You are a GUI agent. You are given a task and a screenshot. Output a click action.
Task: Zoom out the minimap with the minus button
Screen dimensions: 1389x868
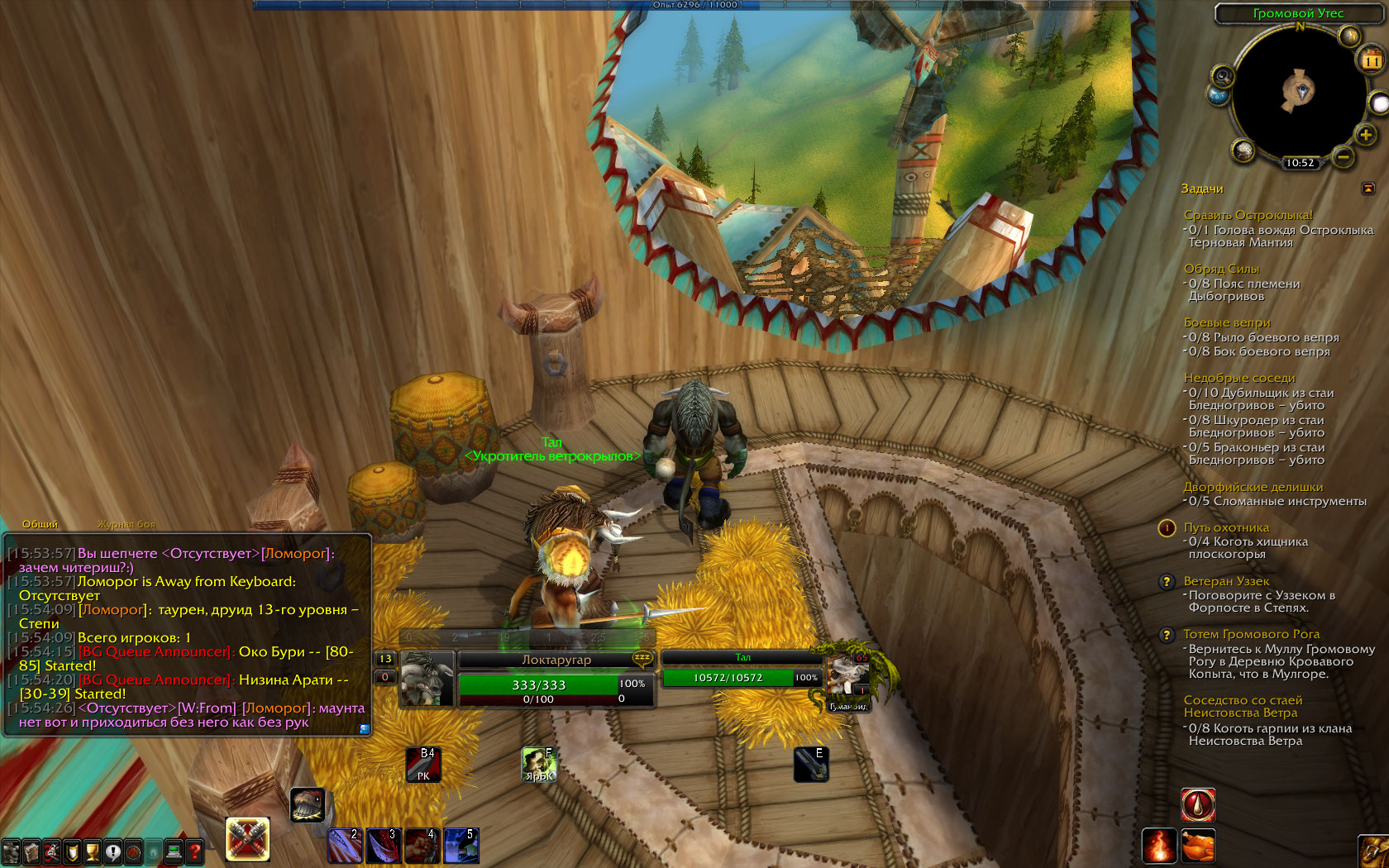click(x=1344, y=155)
